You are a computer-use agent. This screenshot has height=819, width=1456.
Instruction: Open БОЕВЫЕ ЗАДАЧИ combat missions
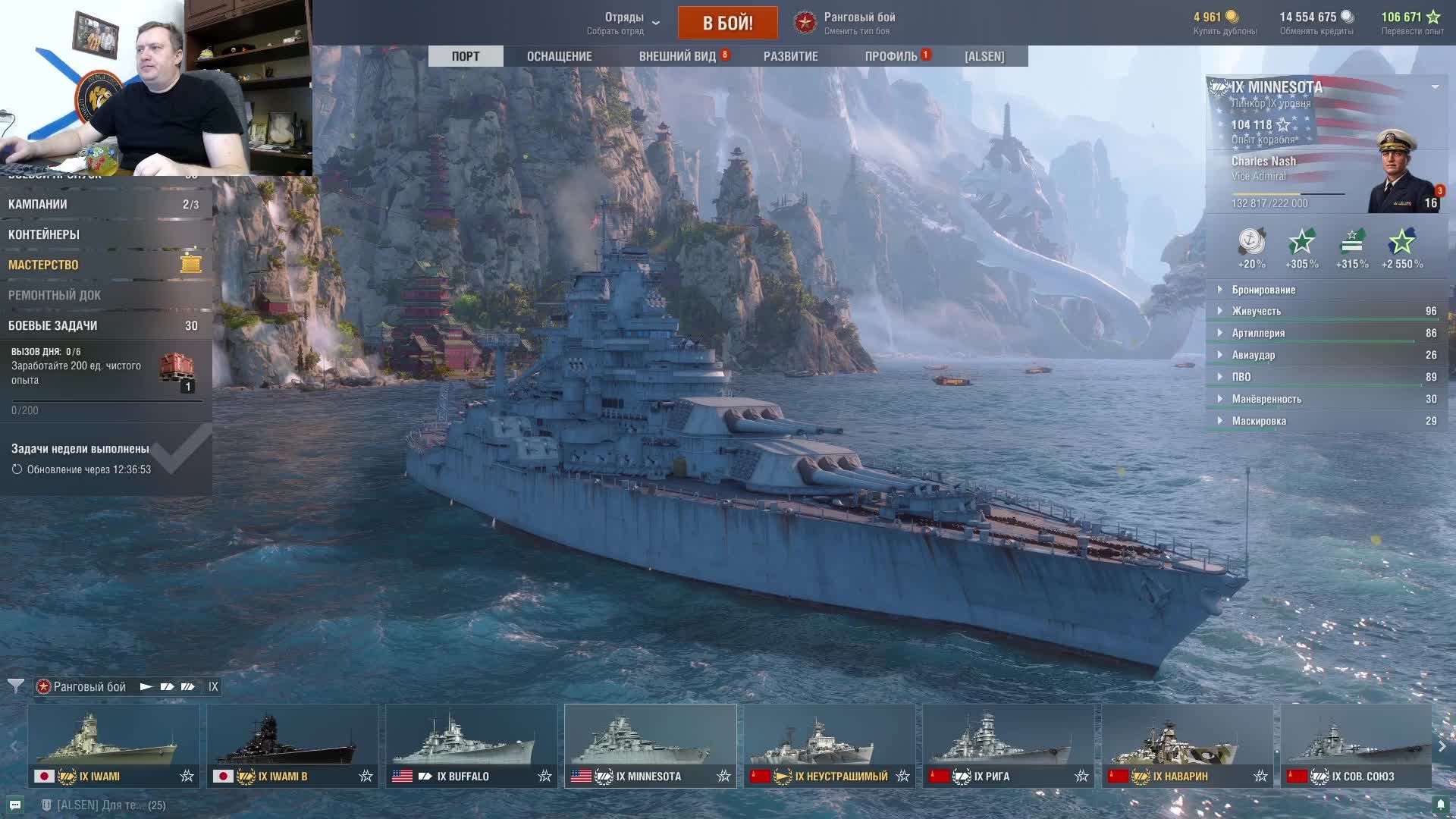[x=53, y=325]
